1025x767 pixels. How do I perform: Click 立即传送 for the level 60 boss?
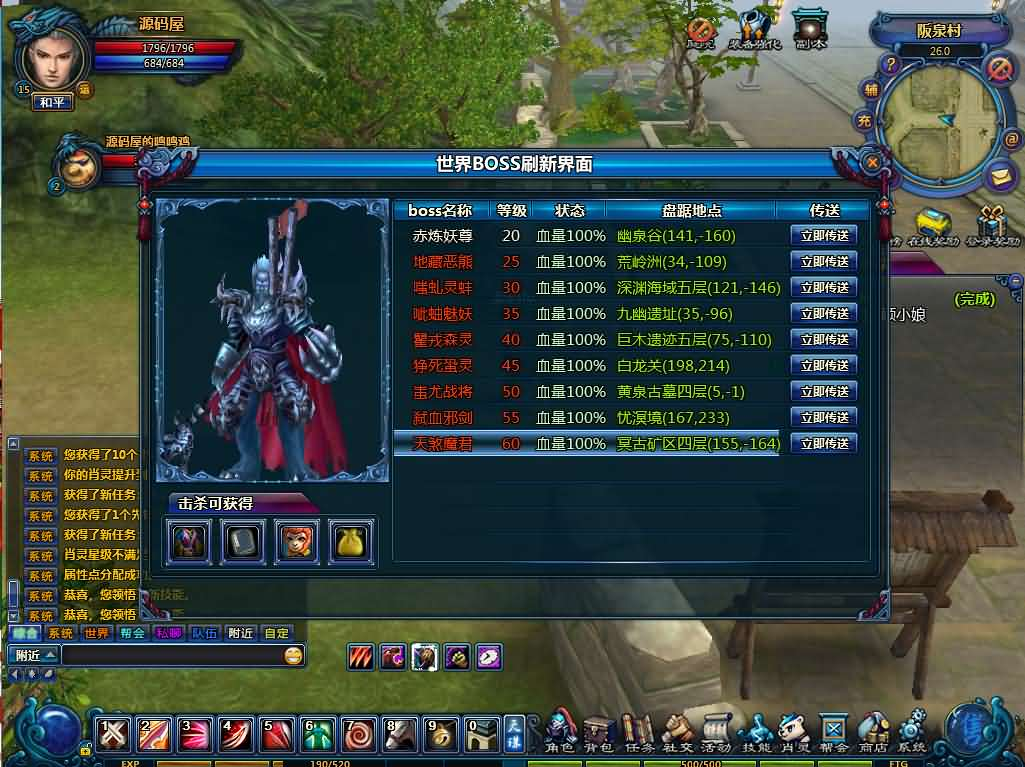[x=823, y=444]
